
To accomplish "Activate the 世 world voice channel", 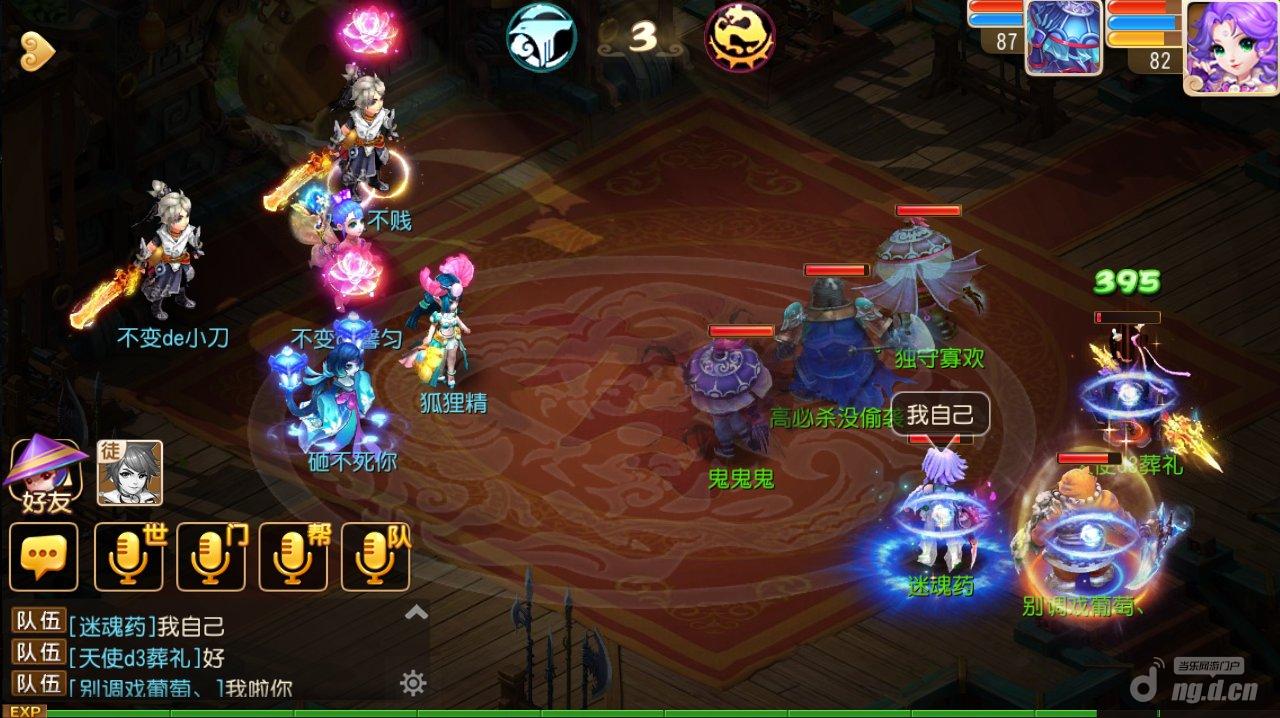I will click(x=129, y=556).
